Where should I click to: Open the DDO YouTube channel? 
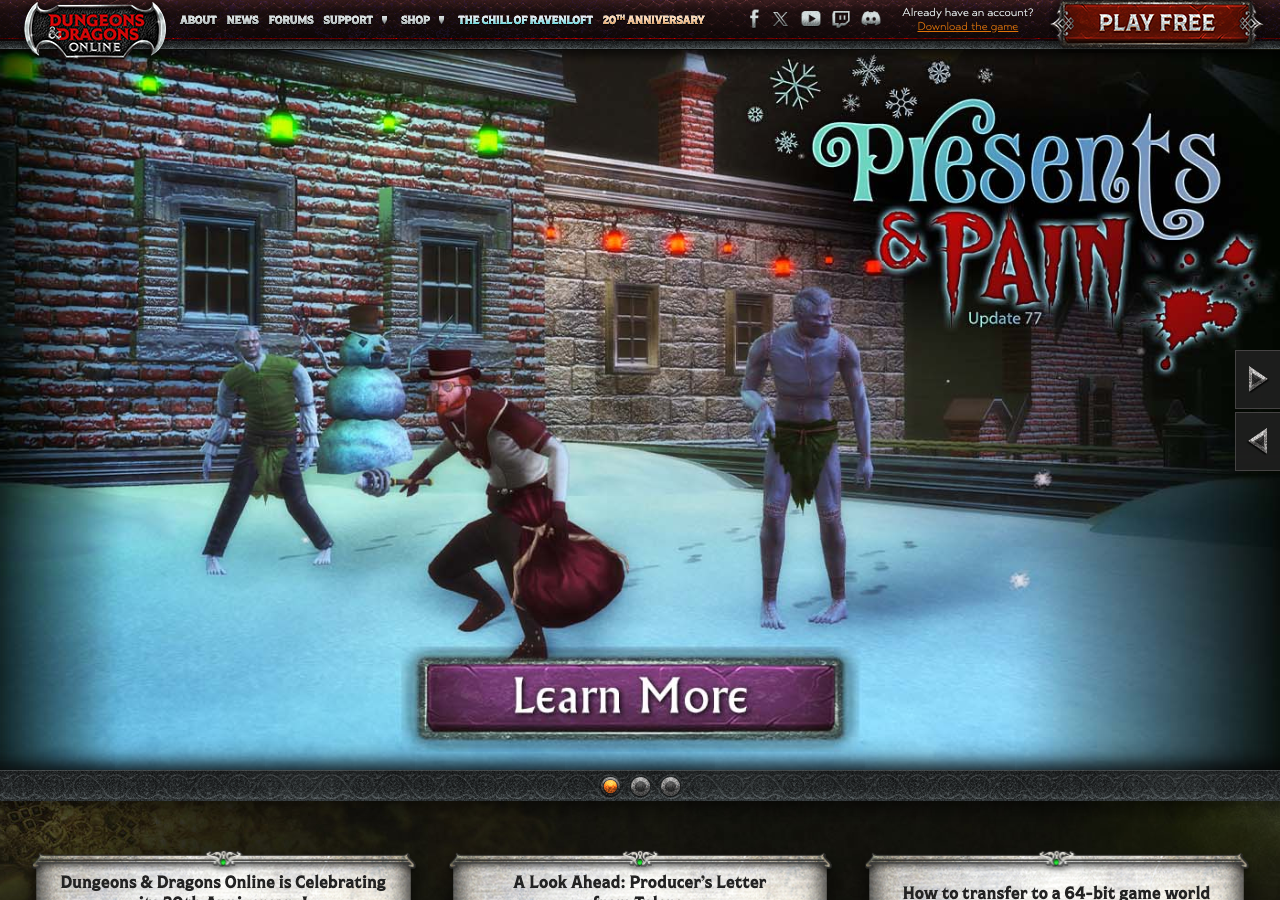click(810, 17)
